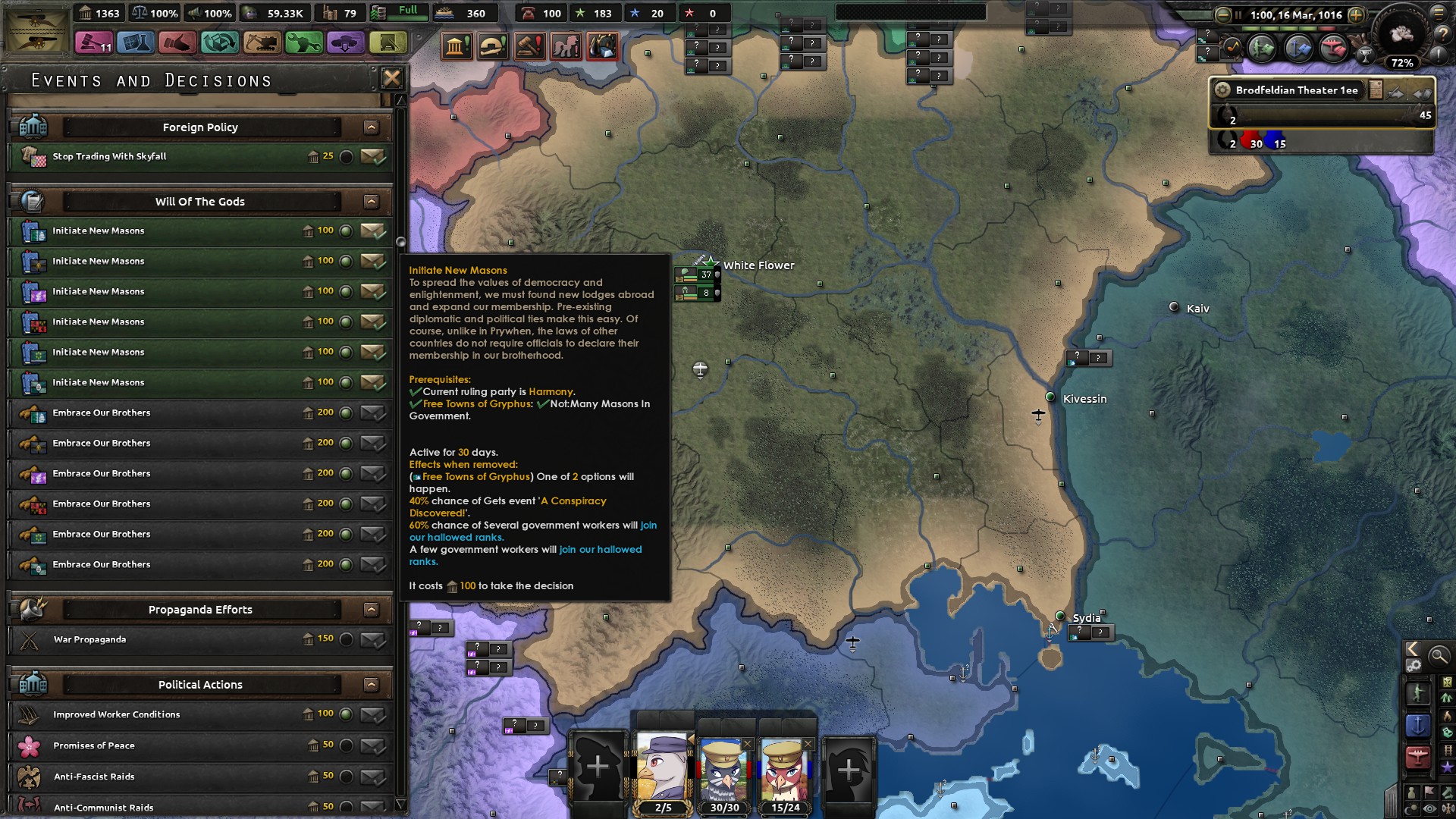Collapse the Will Of The Gods category
The image size is (1456, 819).
(x=371, y=202)
